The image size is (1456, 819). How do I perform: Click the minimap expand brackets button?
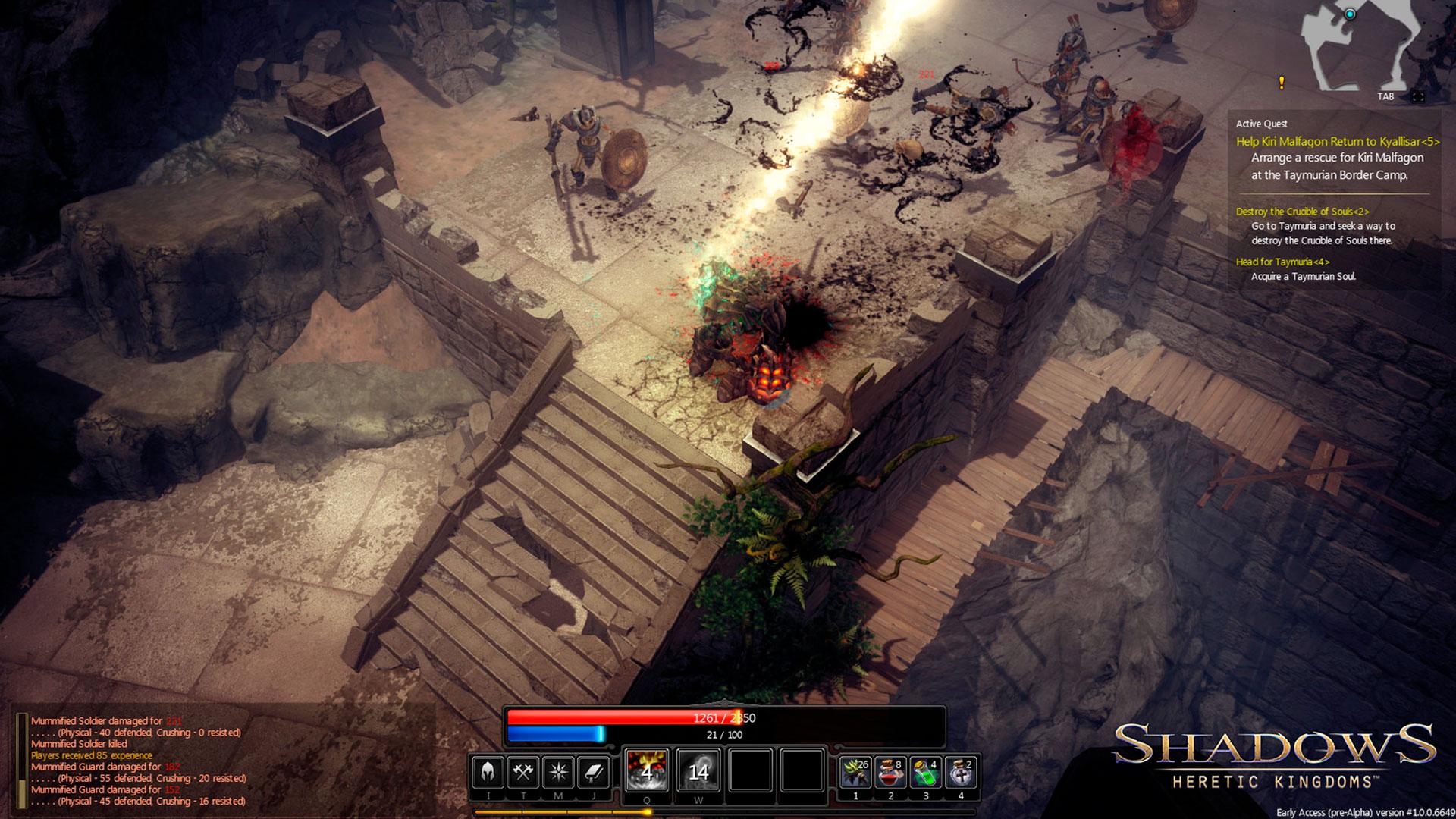pos(1417,97)
